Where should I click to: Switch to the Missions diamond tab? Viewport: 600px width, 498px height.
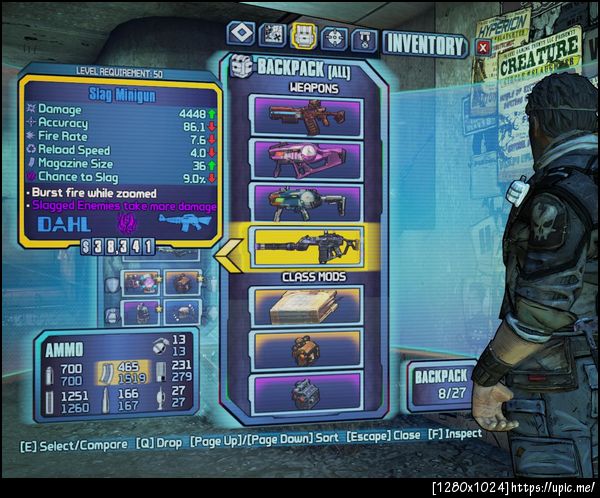coord(240,35)
